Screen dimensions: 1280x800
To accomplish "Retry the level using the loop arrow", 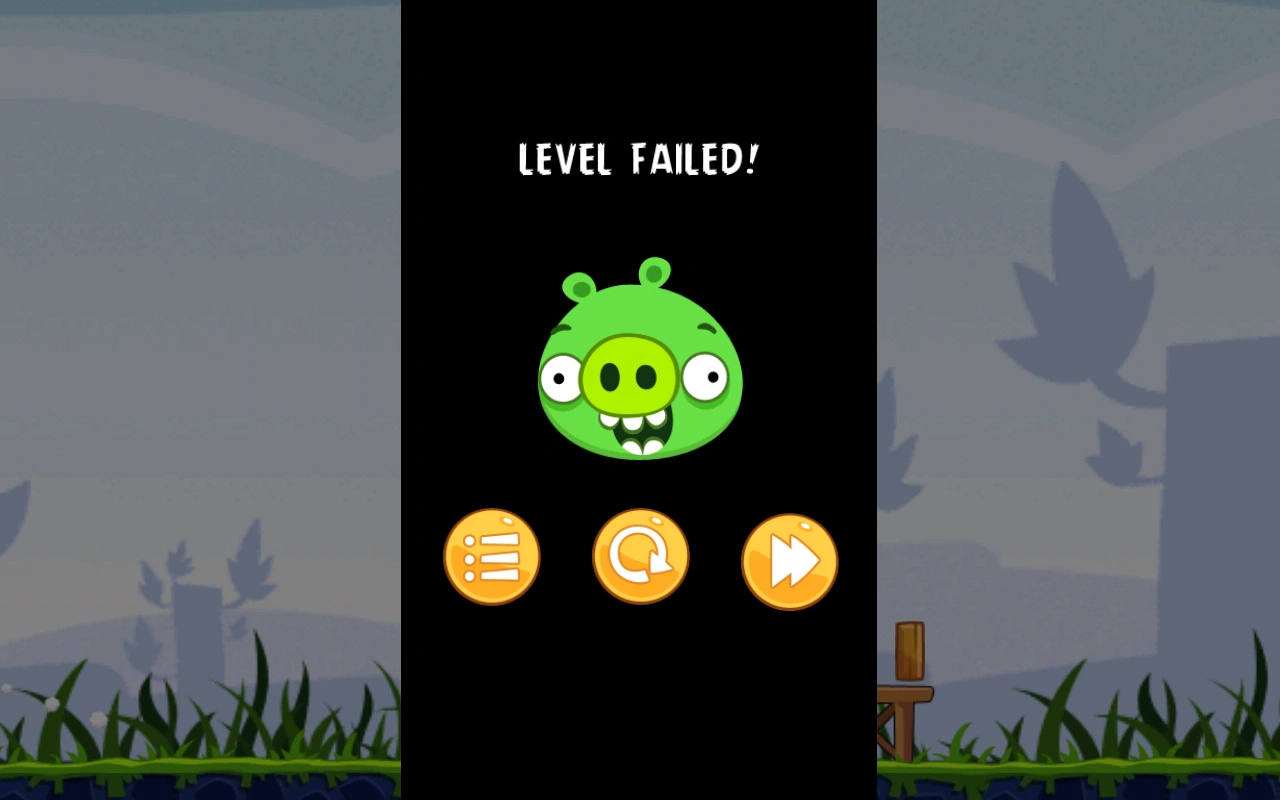I will tap(640, 556).
